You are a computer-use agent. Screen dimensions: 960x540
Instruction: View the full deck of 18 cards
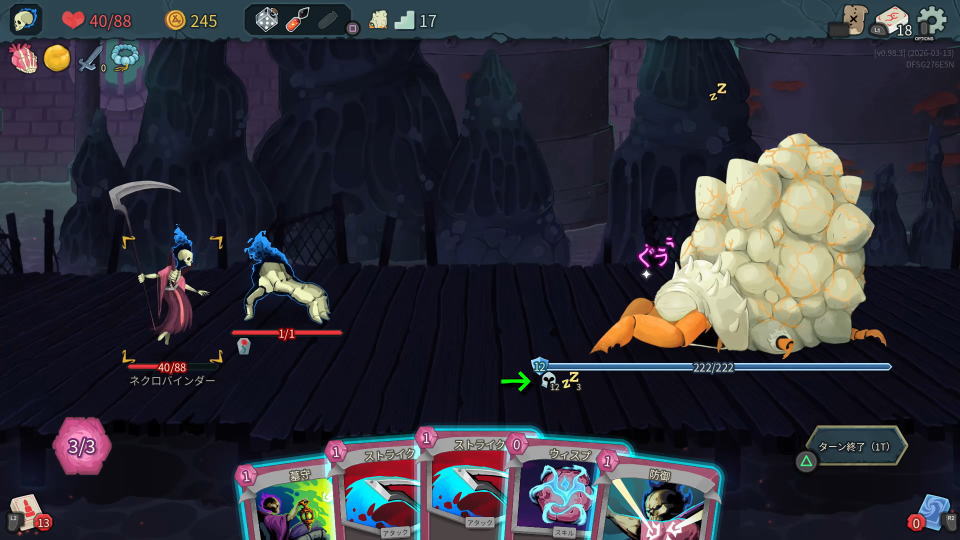pos(891,21)
